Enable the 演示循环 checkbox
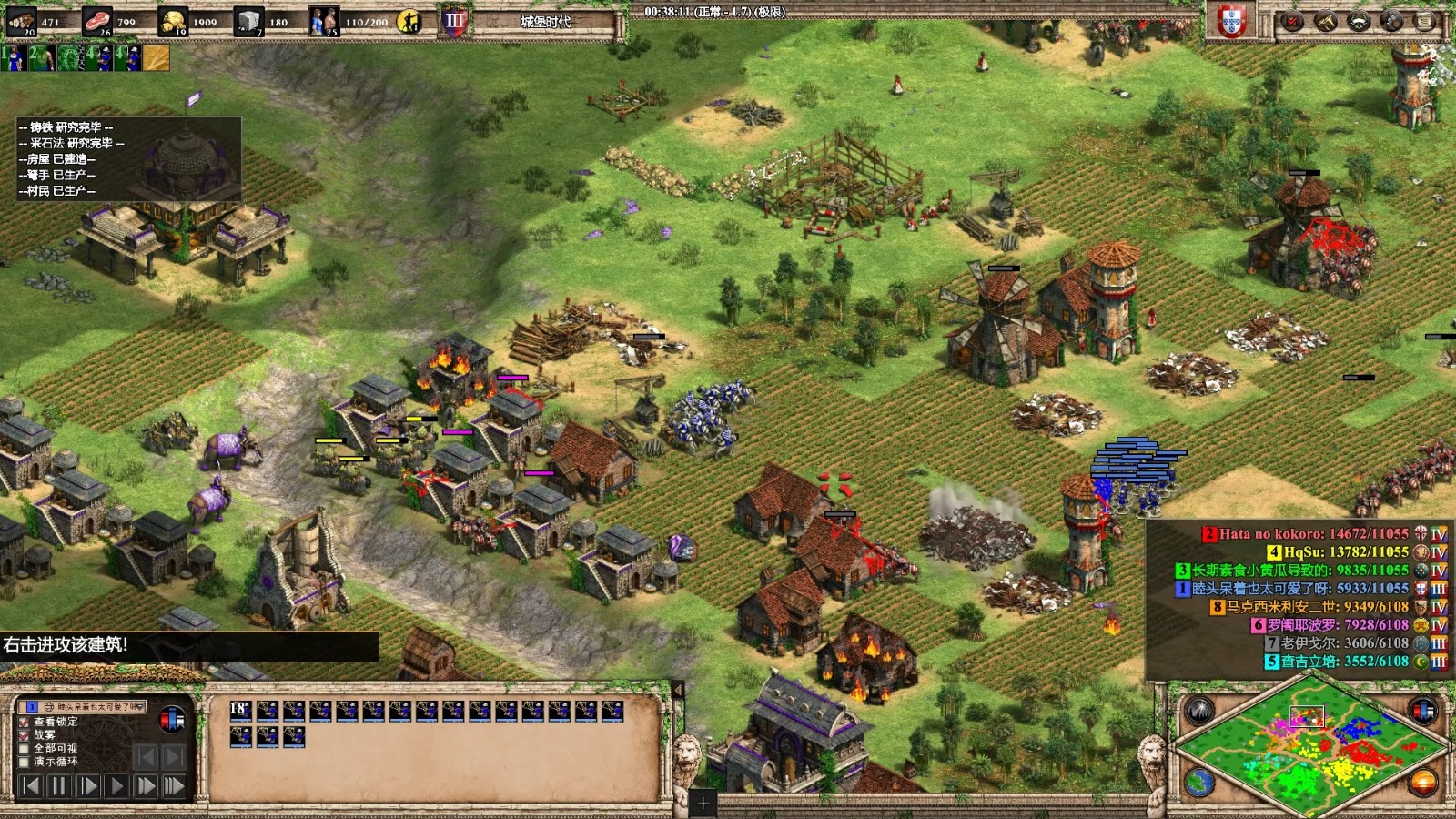The height and width of the screenshot is (819, 1456). [x=25, y=762]
